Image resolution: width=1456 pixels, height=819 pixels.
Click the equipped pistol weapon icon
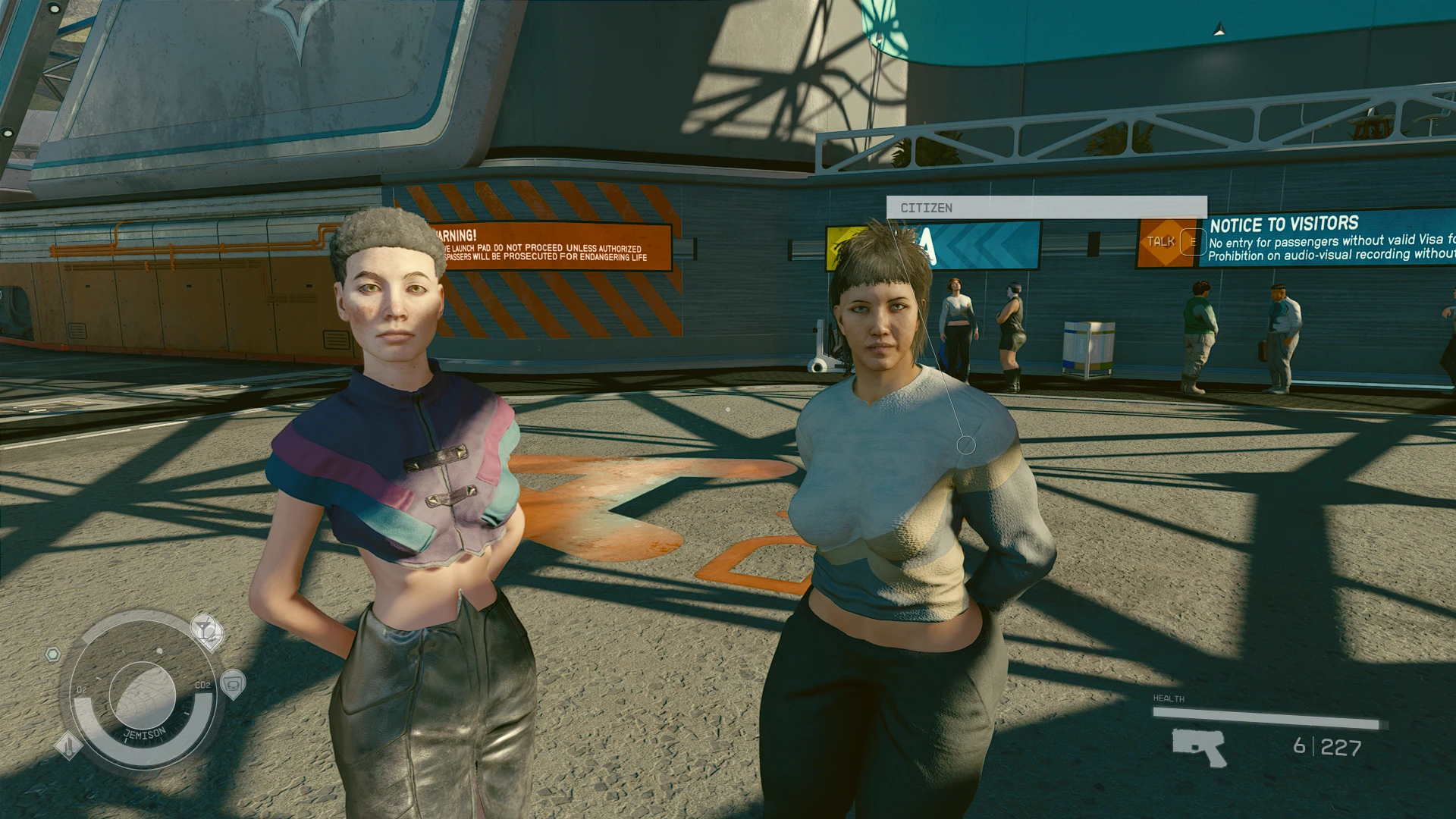[1198, 746]
